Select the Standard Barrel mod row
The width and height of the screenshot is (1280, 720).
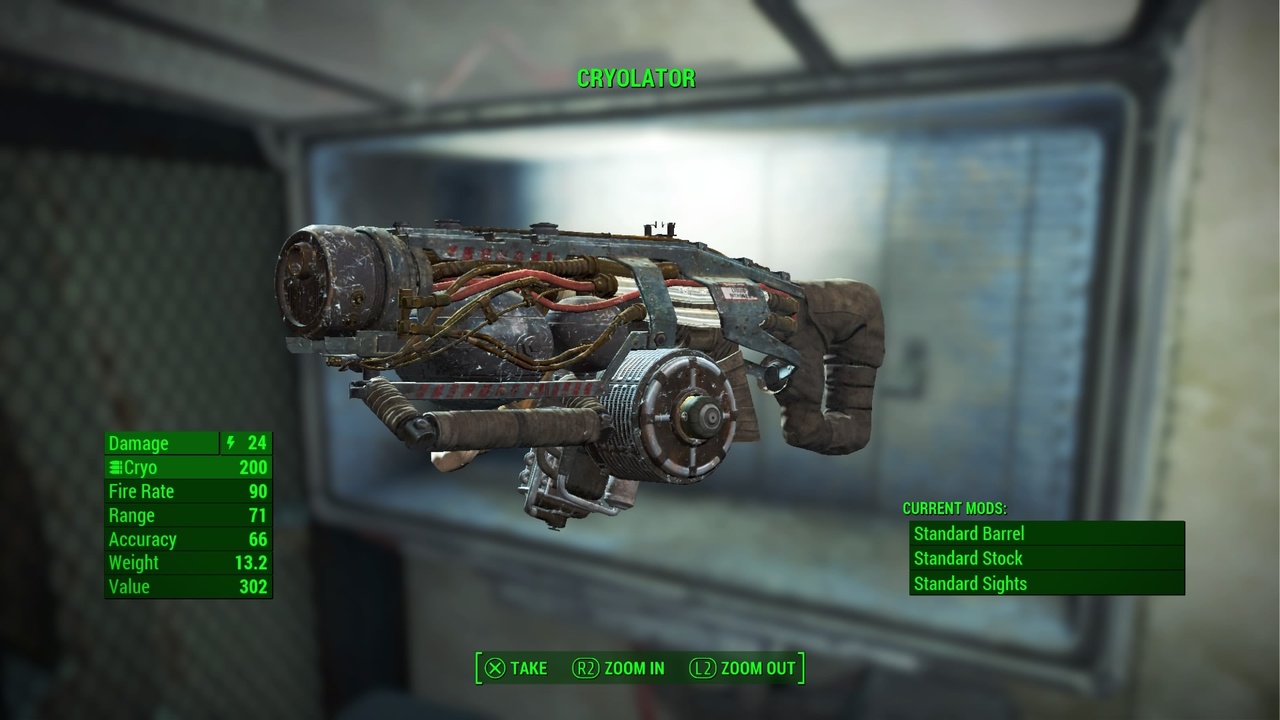tap(1046, 534)
